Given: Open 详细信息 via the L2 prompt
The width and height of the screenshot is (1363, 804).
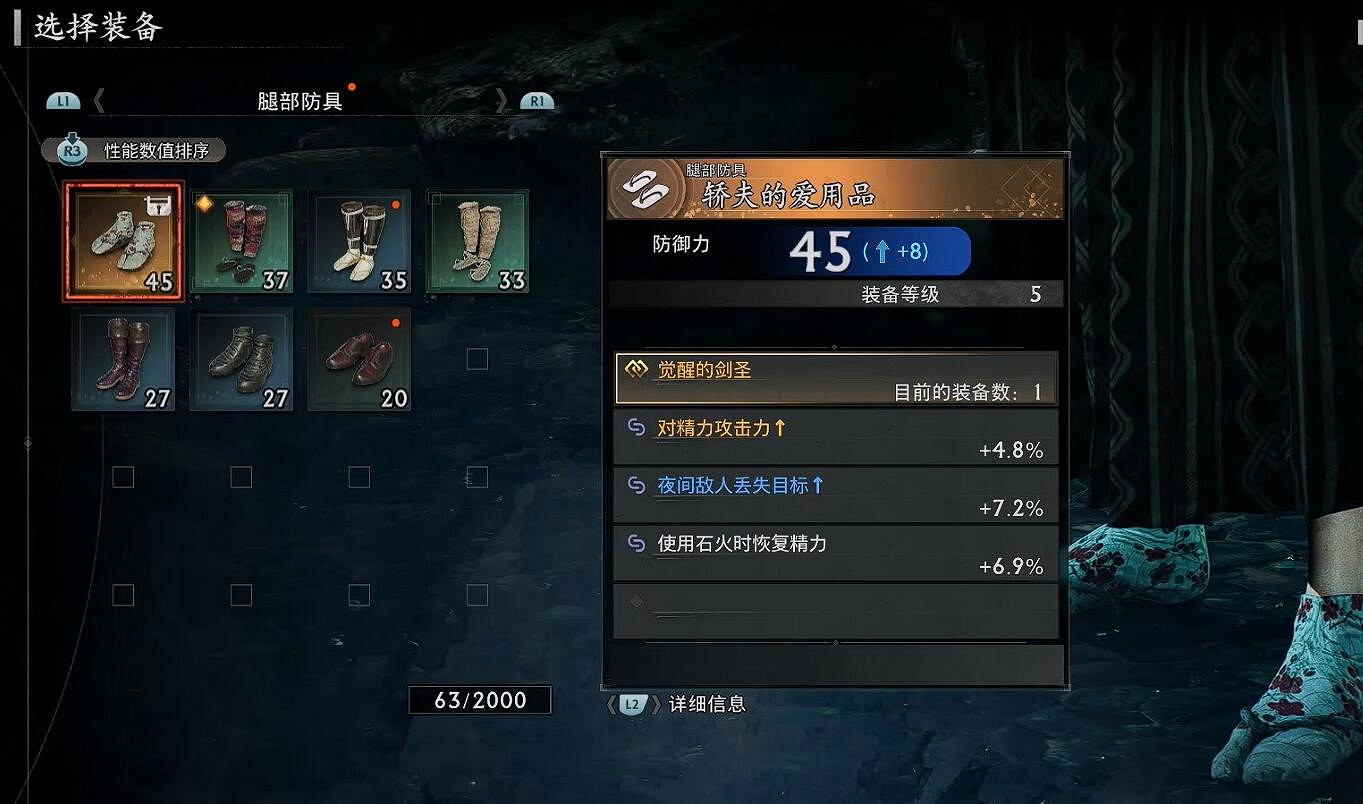Looking at the screenshot, I should pyautogui.click(x=632, y=704).
